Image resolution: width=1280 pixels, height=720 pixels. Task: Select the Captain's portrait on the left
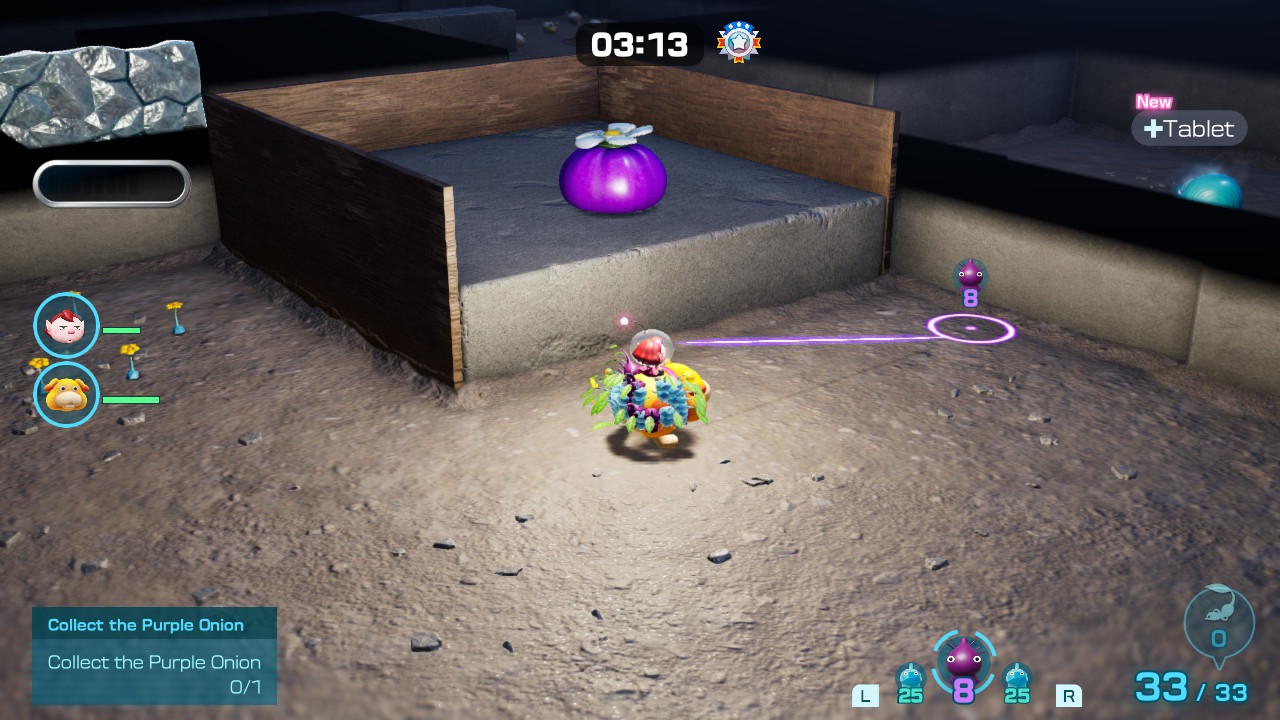66,325
